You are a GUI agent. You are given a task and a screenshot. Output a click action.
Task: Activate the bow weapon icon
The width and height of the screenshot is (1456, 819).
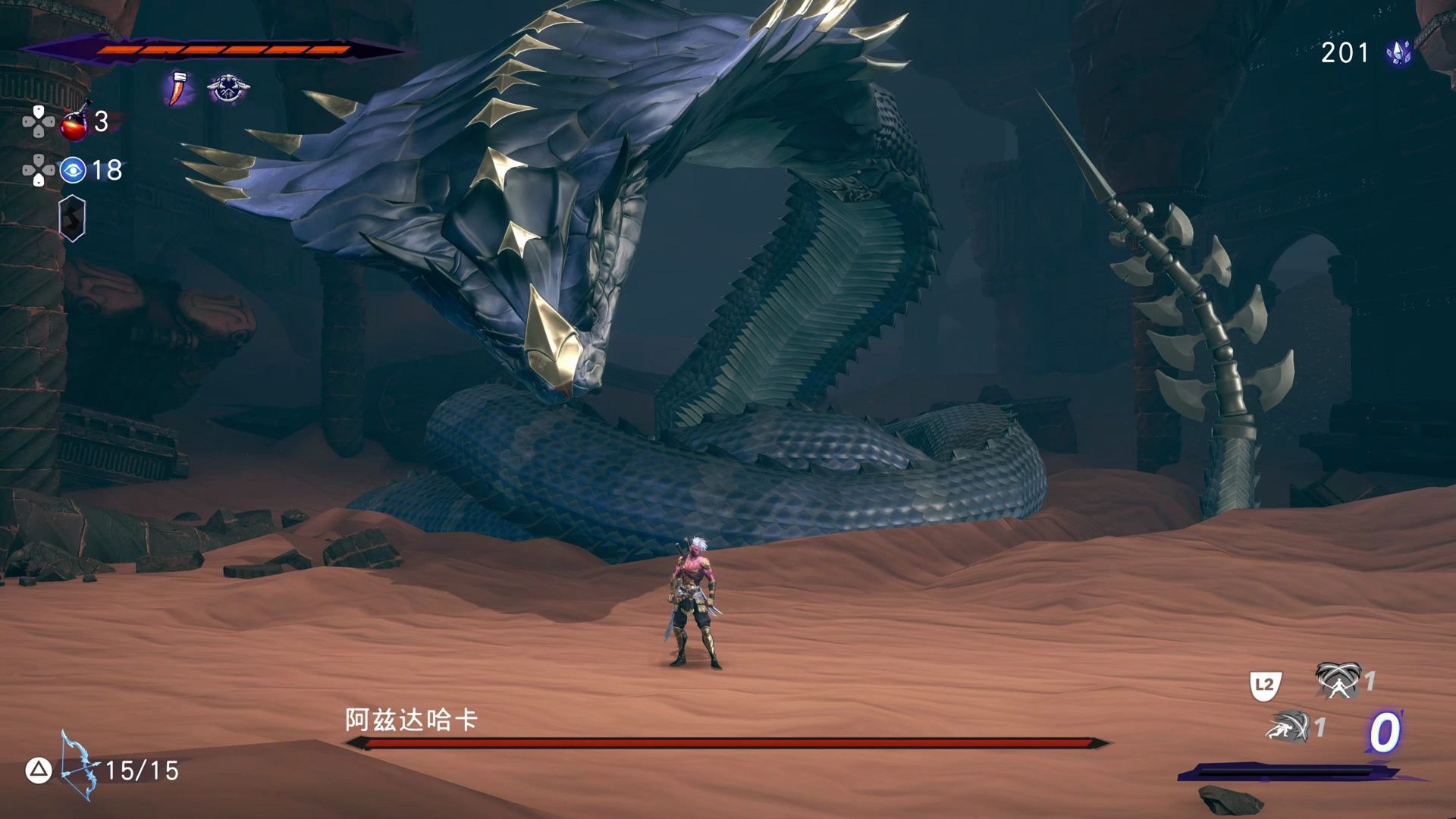coord(79,766)
